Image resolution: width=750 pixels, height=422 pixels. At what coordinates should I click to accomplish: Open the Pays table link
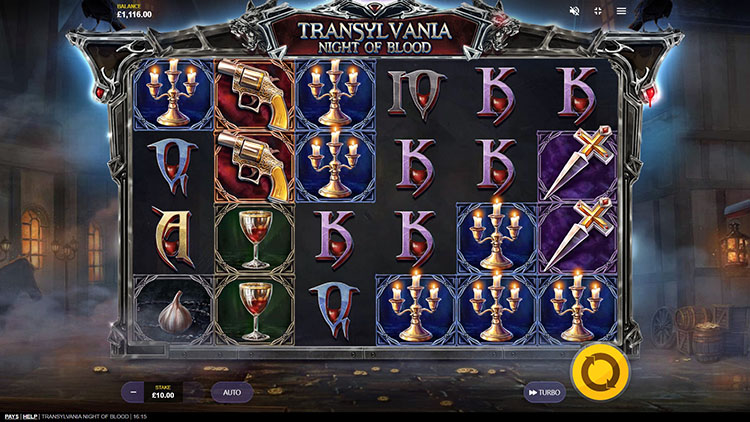(11, 416)
